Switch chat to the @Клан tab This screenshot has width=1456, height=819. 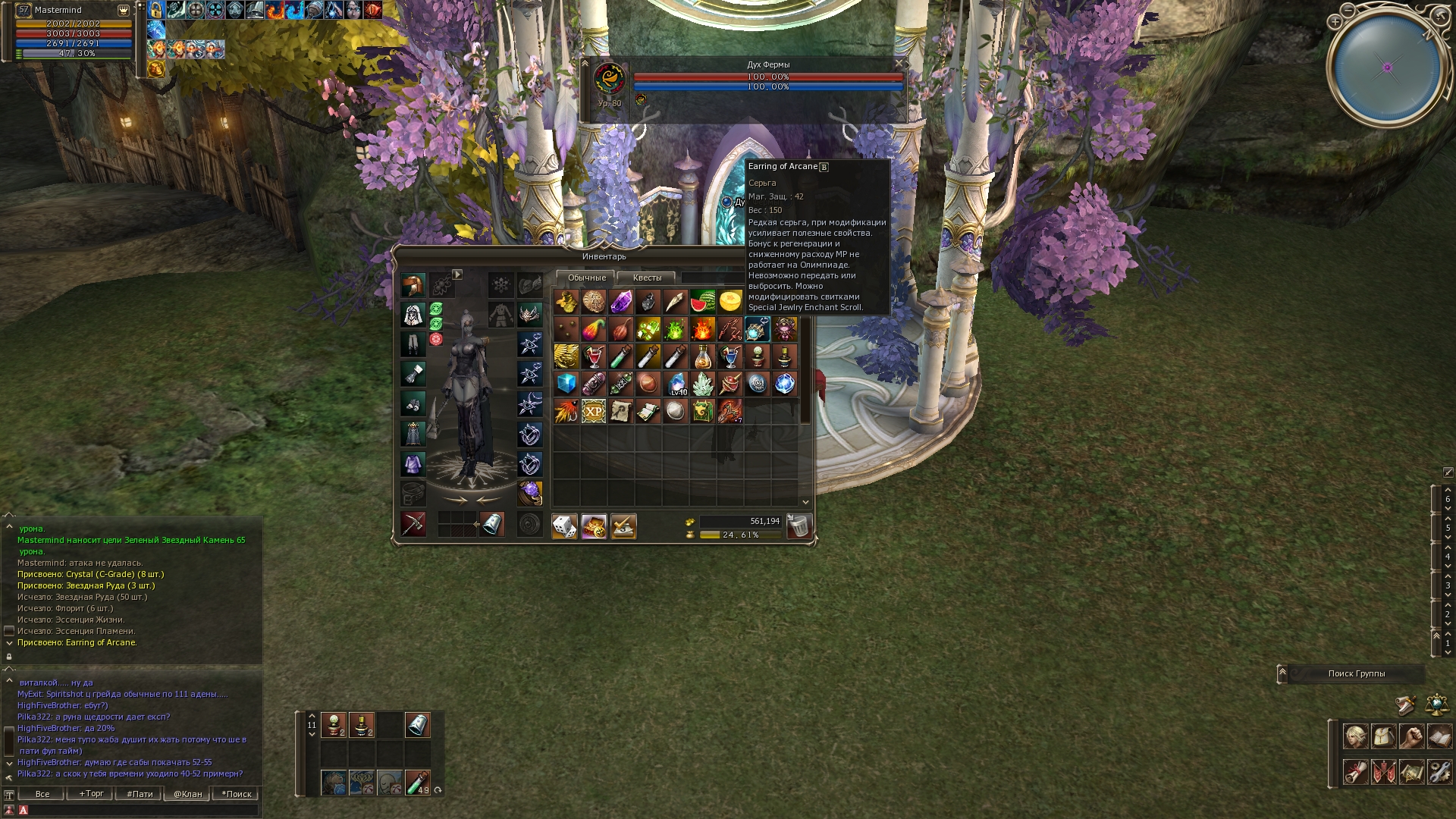tap(187, 794)
